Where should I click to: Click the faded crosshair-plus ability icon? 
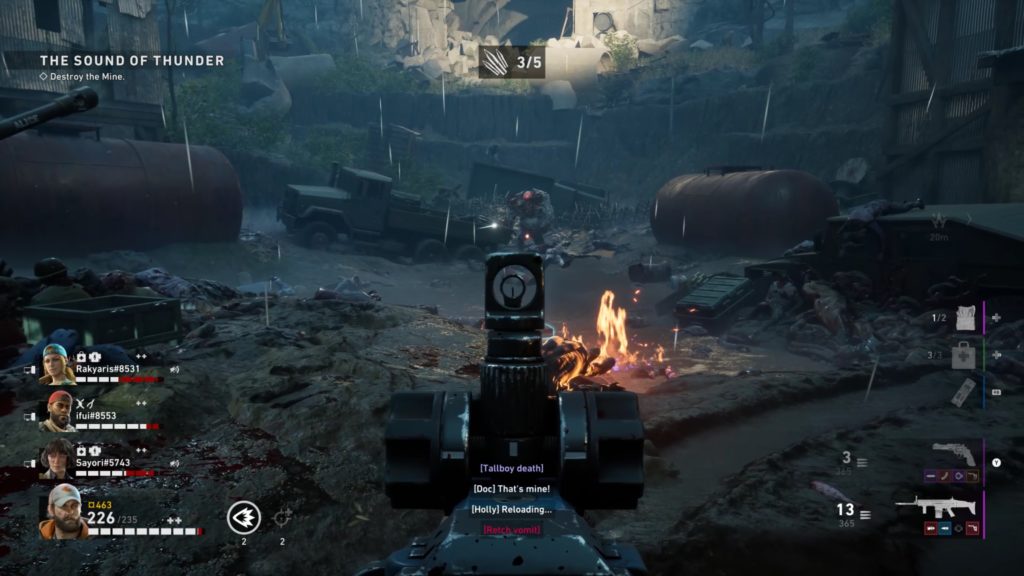[283, 517]
